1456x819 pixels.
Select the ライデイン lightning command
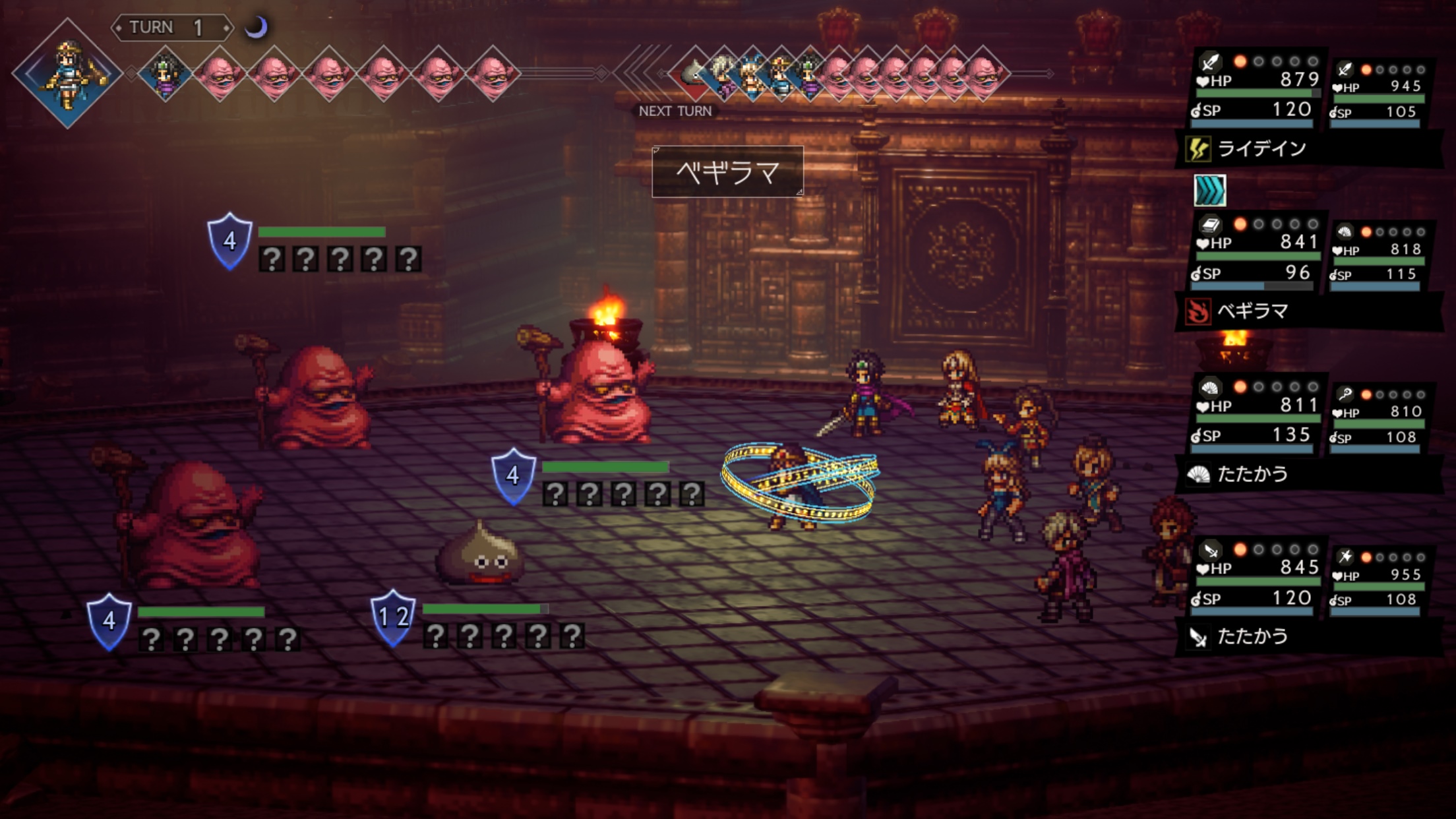1261,149
